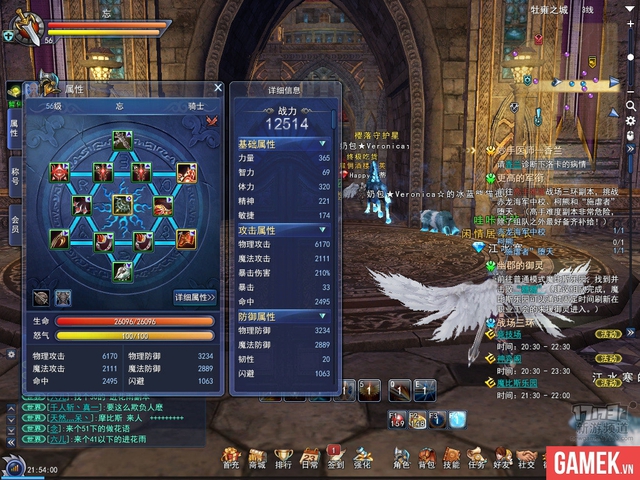Select the bottom equipment slot of the hexagram

point(121,270)
